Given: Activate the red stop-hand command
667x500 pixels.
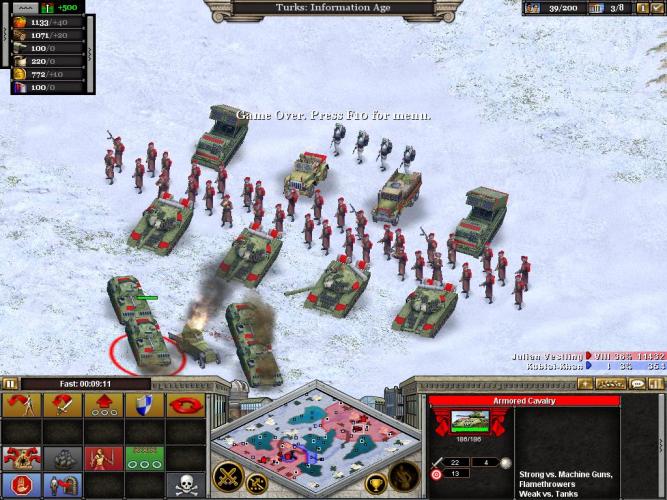Looking at the screenshot, I should [20, 484].
